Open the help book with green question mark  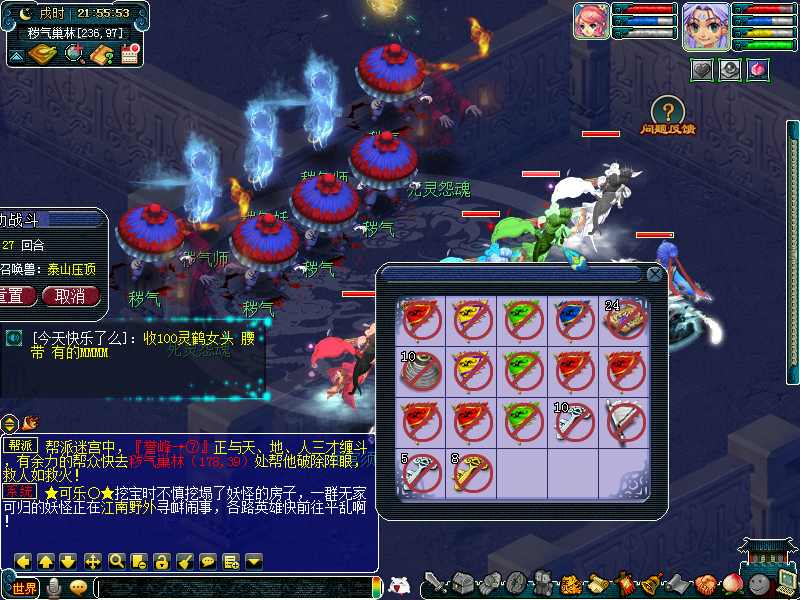(x=101, y=54)
